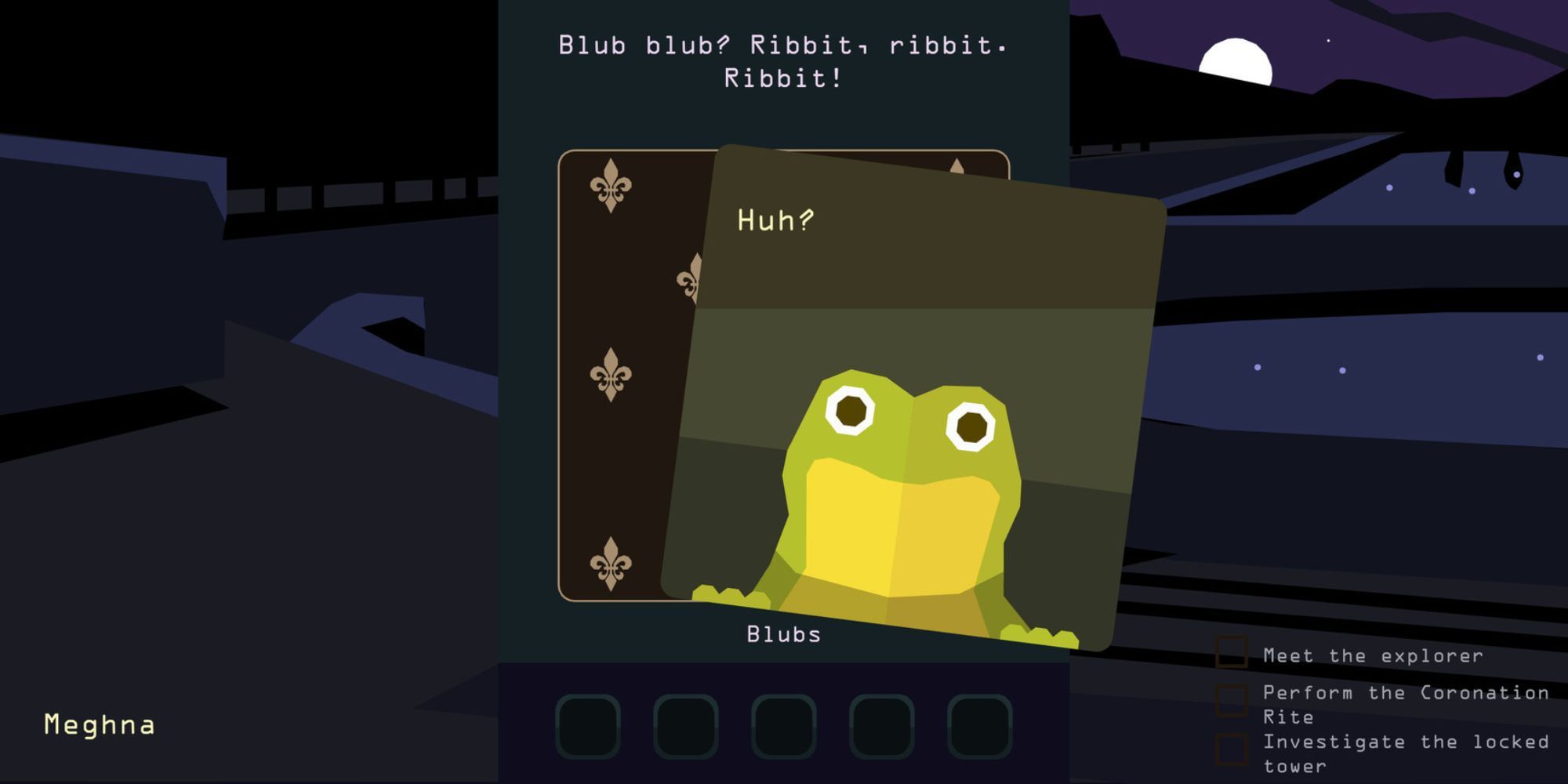The height and width of the screenshot is (784, 1568).
Task: Click the Blubs caption under the card
Action: pyautogui.click(x=782, y=635)
